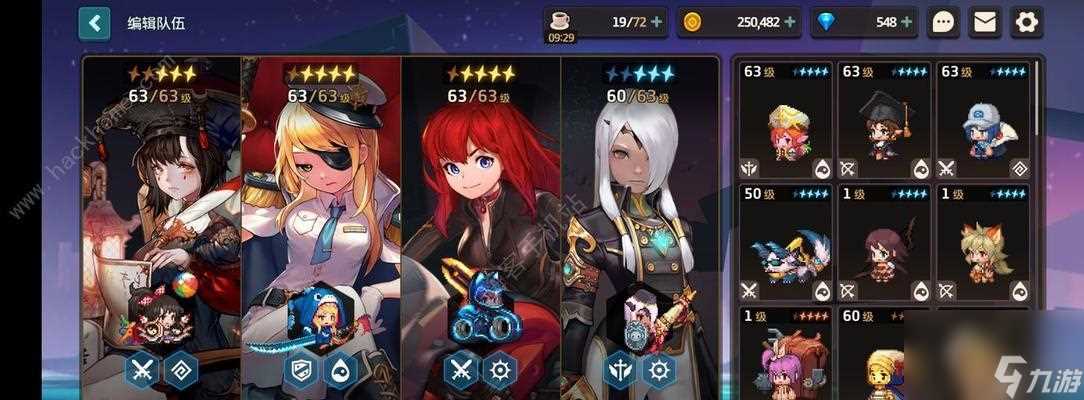Add more coffee stamina
Viewport: 1084px width, 400px height.
tap(657, 21)
